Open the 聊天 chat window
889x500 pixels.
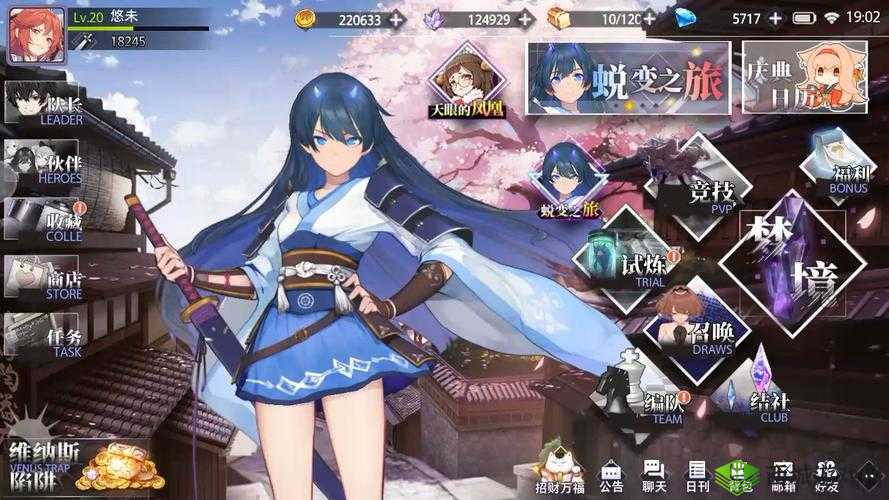(x=655, y=476)
